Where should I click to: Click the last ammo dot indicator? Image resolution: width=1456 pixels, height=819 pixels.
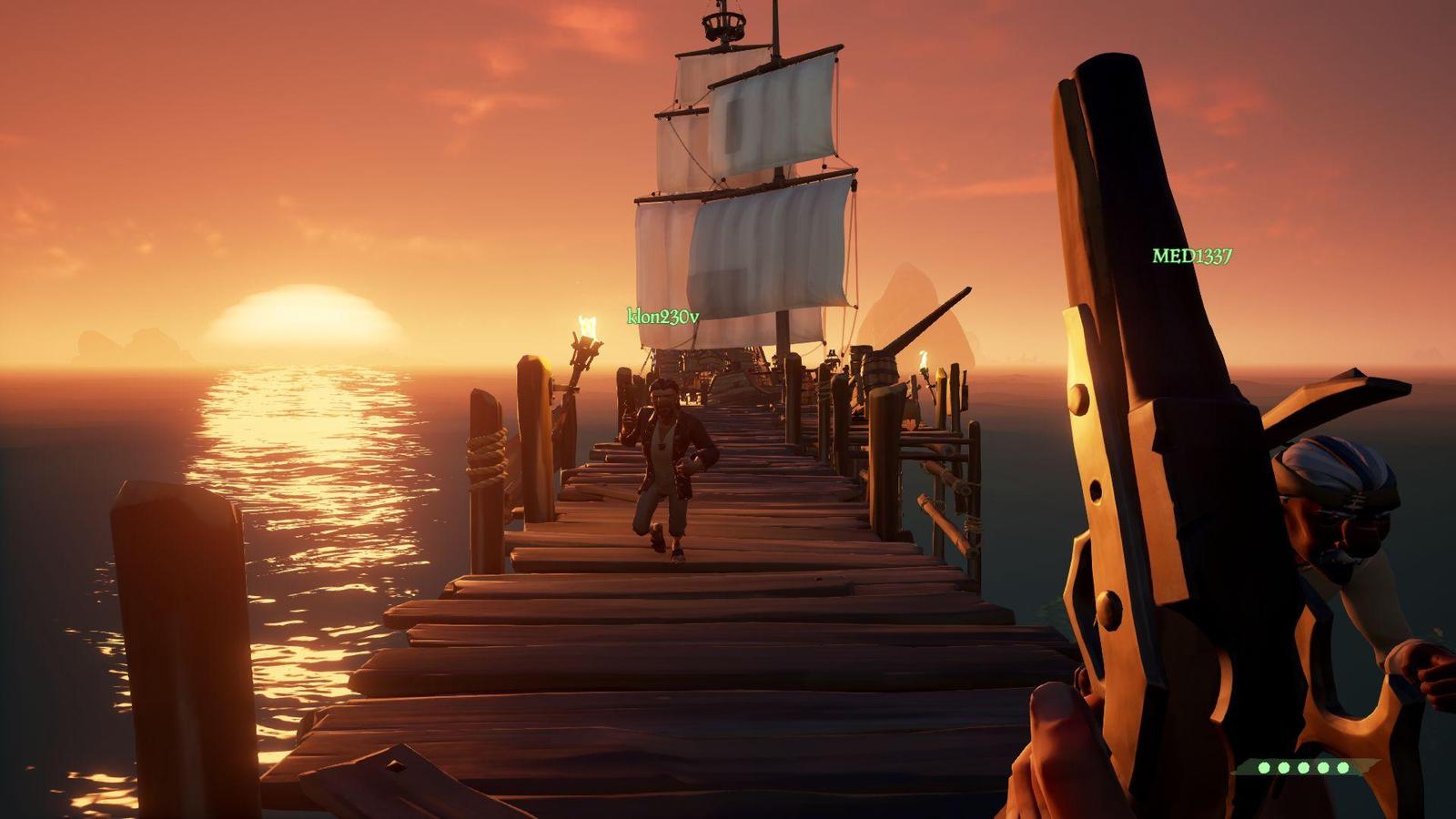[x=1342, y=767]
